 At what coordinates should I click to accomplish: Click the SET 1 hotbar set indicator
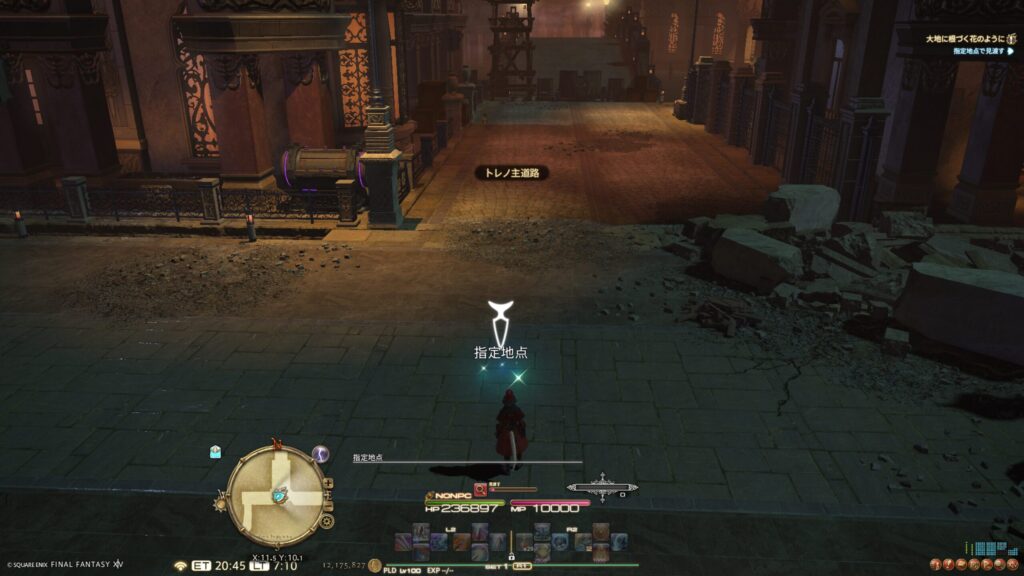tap(497, 565)
